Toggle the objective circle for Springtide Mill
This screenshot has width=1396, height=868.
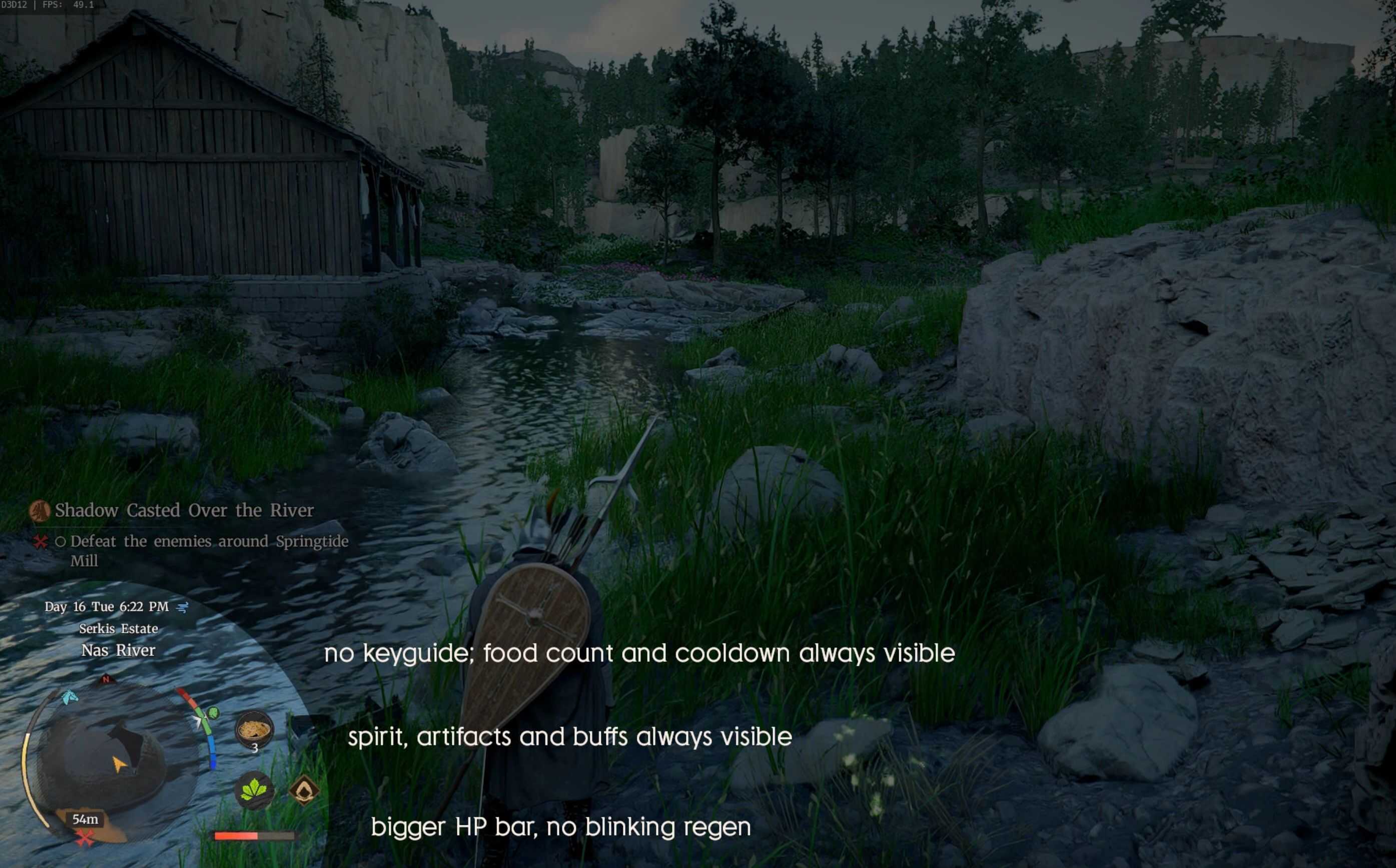pyautogui.click(x=60, y=541)
